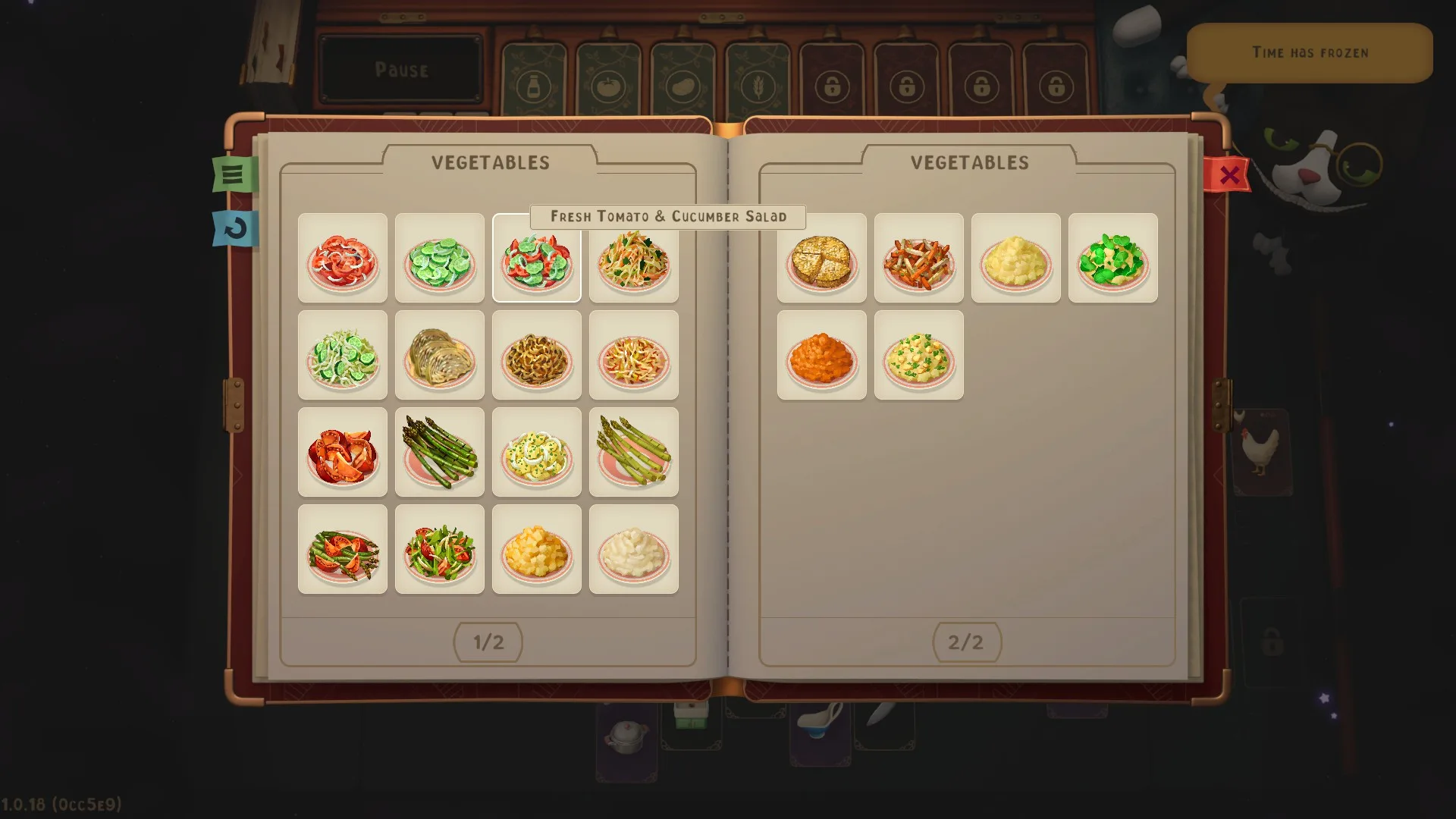Close the recipe book with red X
1456x819 pixels.
pyautogui.click(x=1228, y=175)
